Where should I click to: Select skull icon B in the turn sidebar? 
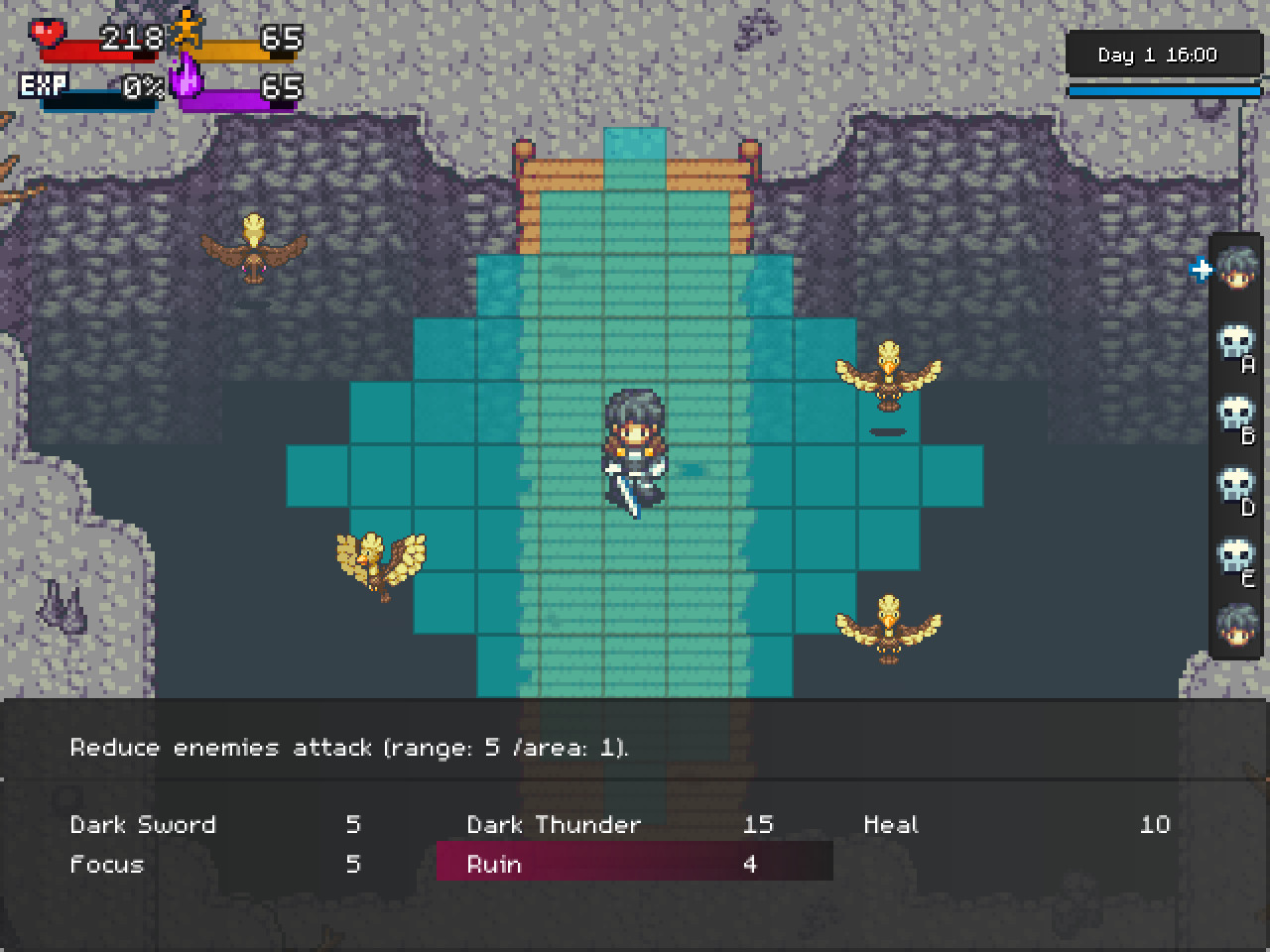[x=1237, y=415]
